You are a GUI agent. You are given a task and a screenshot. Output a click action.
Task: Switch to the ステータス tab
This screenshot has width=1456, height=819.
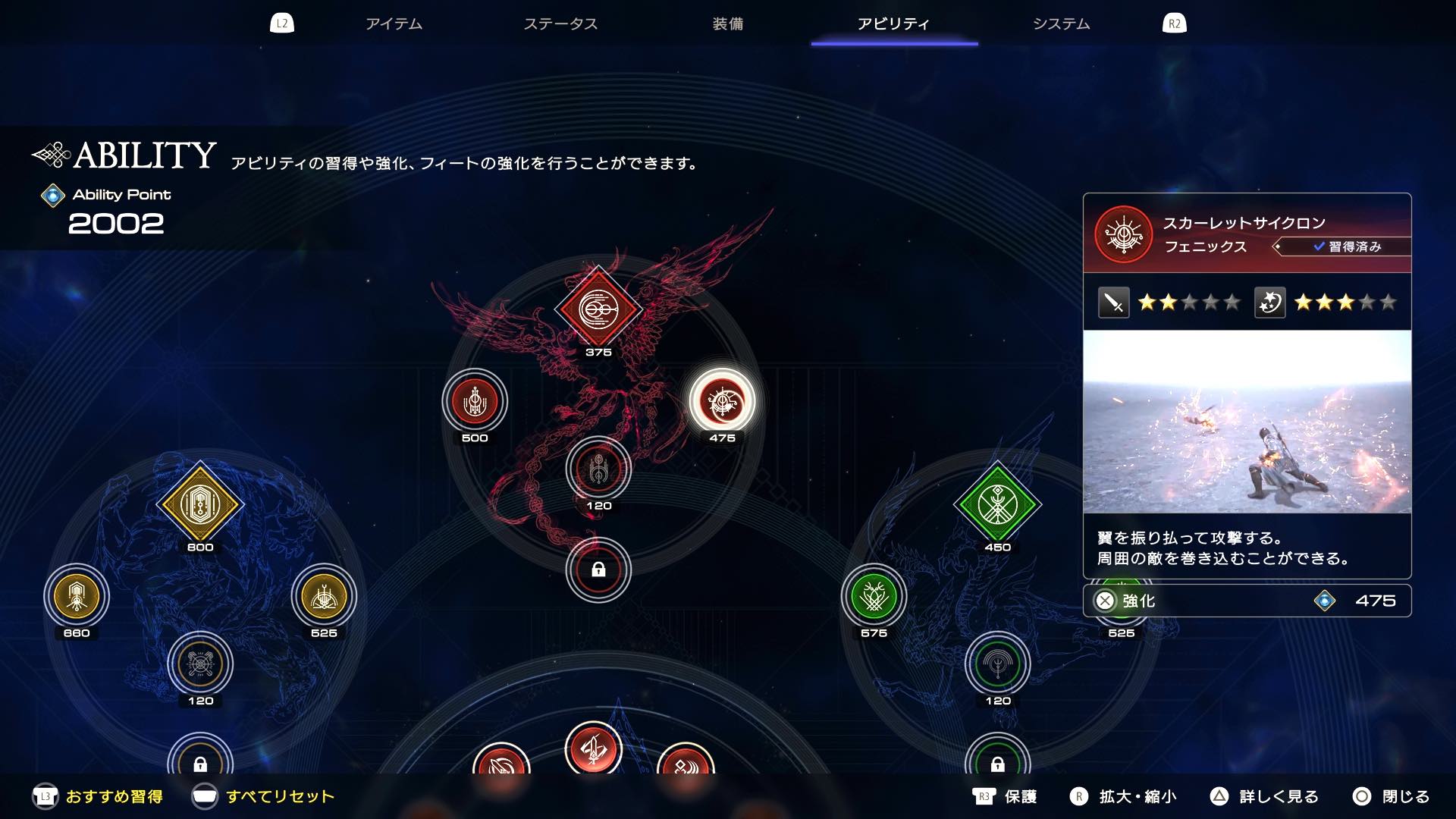click(x=561, y=24)
